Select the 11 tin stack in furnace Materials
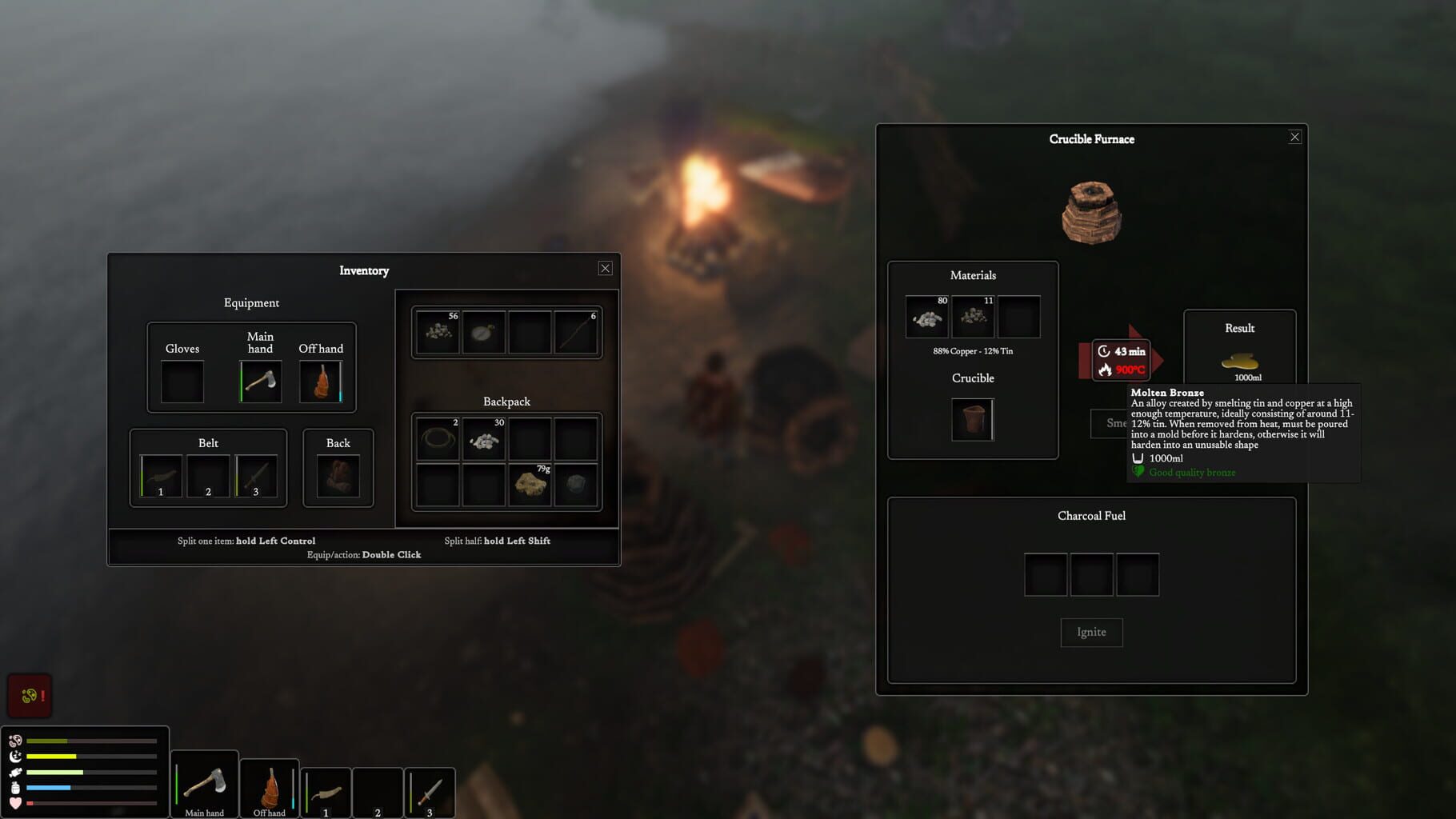 point(973,317)
